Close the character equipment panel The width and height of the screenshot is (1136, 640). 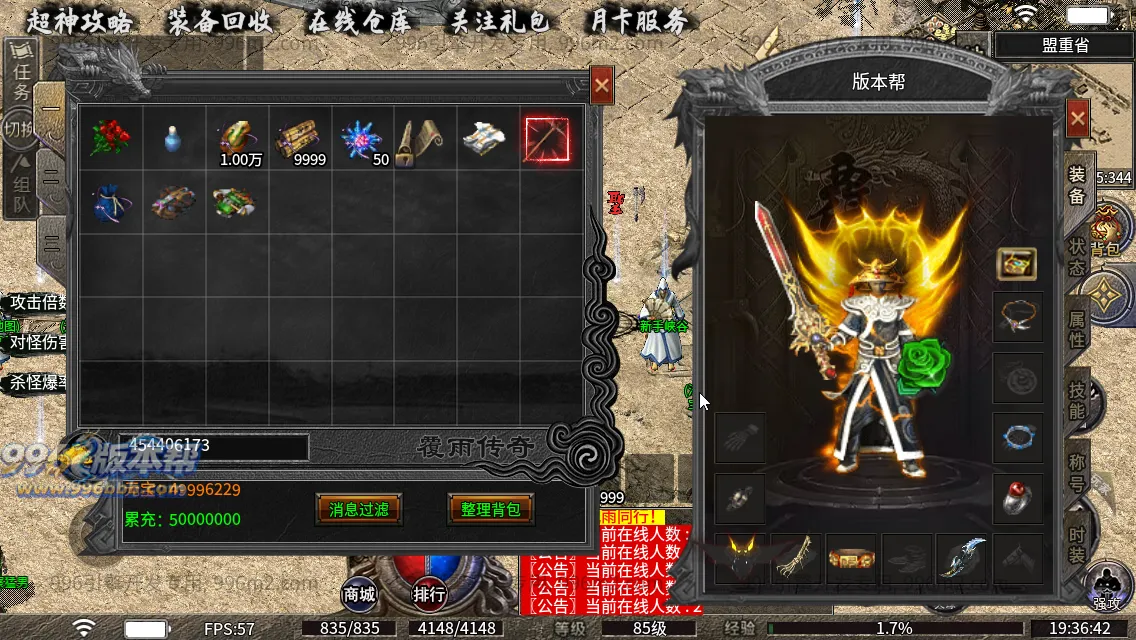pos(1077,118)
